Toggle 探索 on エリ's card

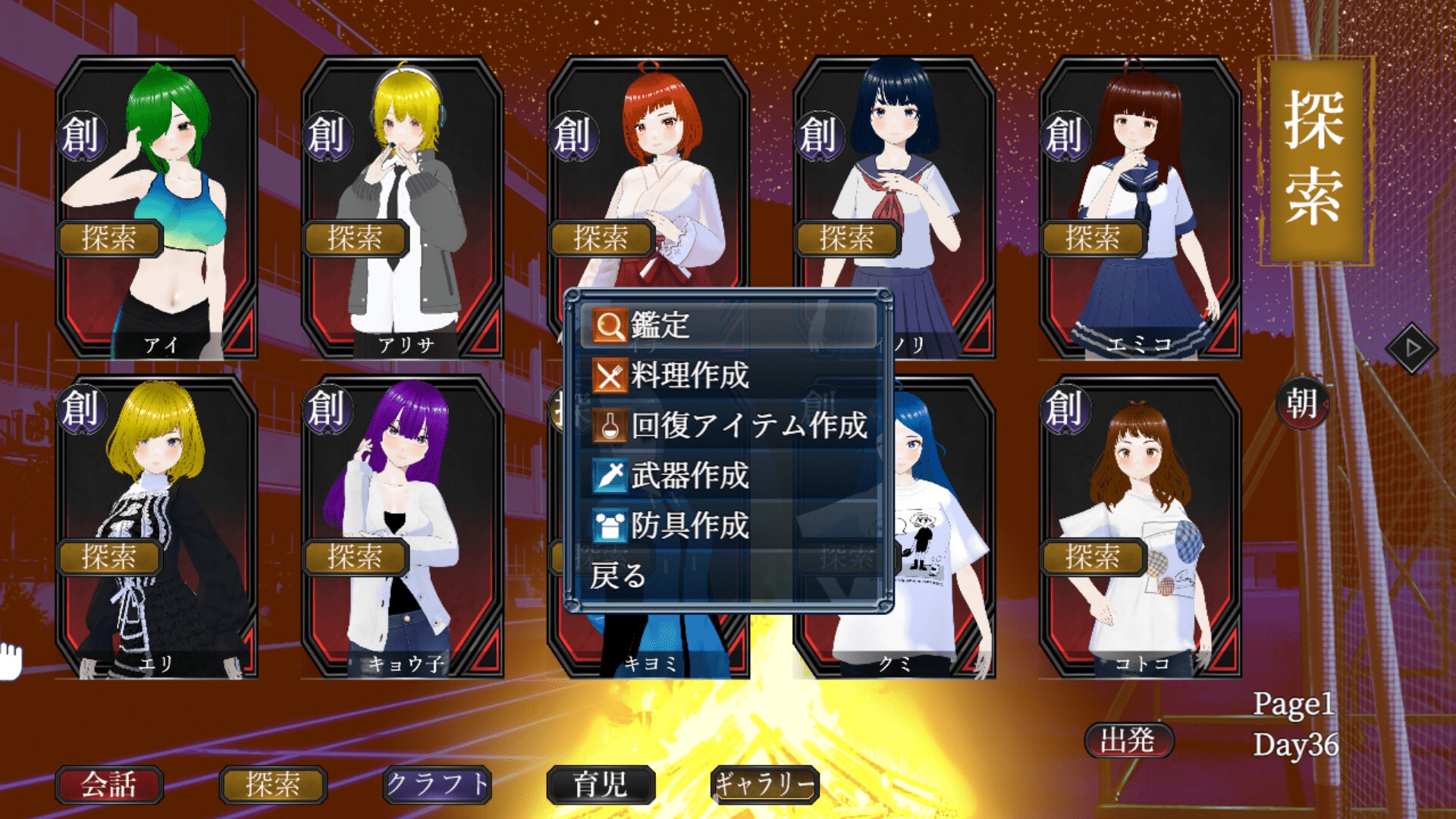pyautogui.click(x=109, y=557)
